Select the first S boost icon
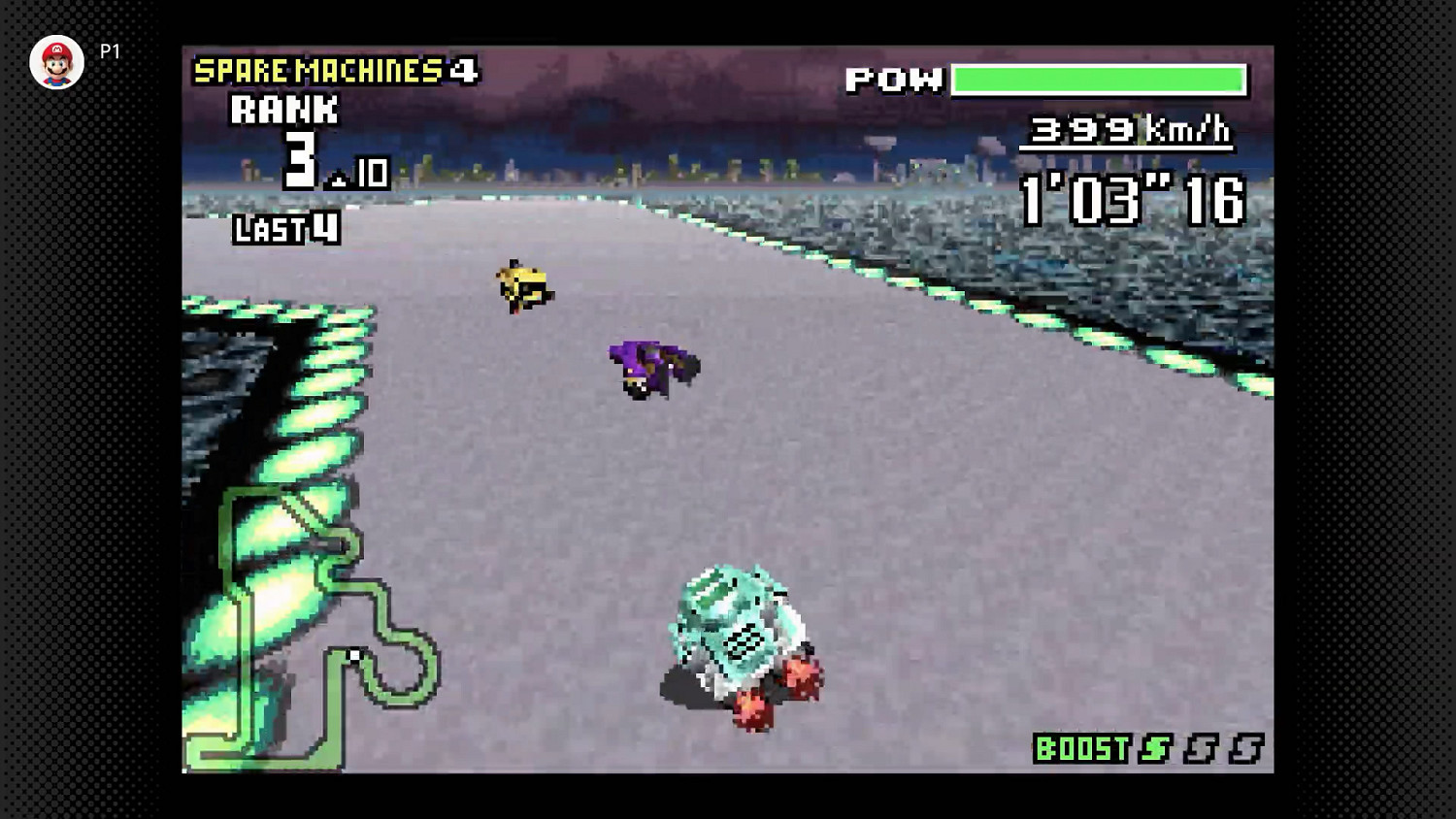 pos(1156,750)
